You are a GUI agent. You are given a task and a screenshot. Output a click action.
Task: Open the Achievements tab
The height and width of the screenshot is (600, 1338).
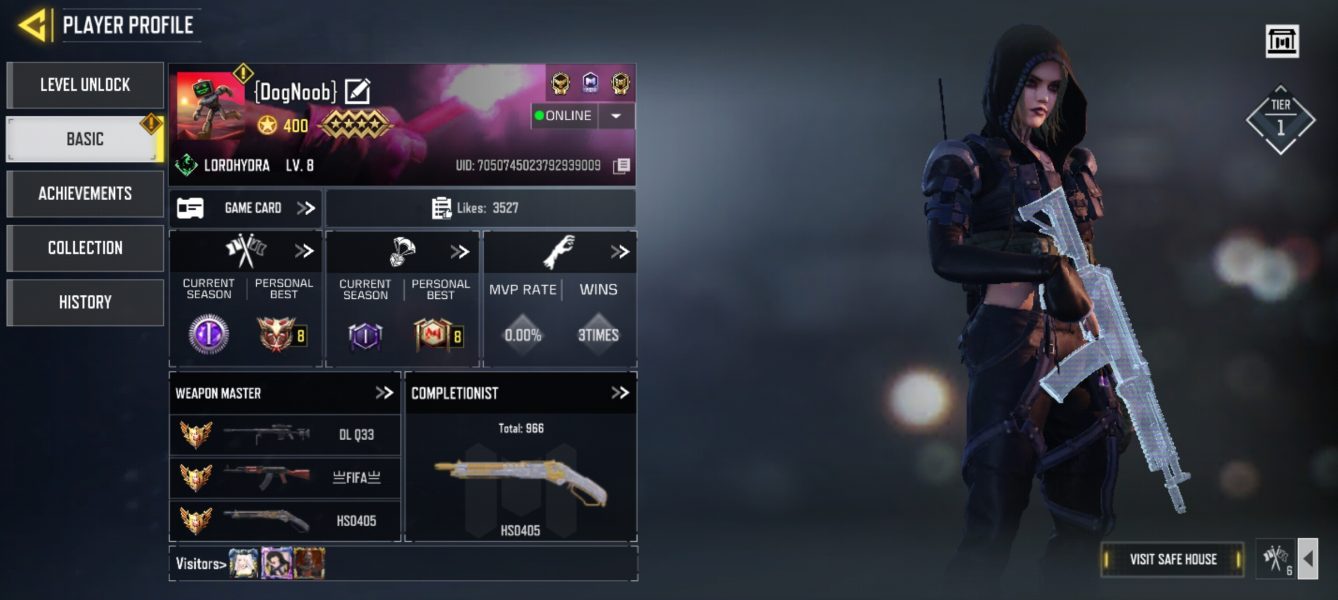click(85, 193)
